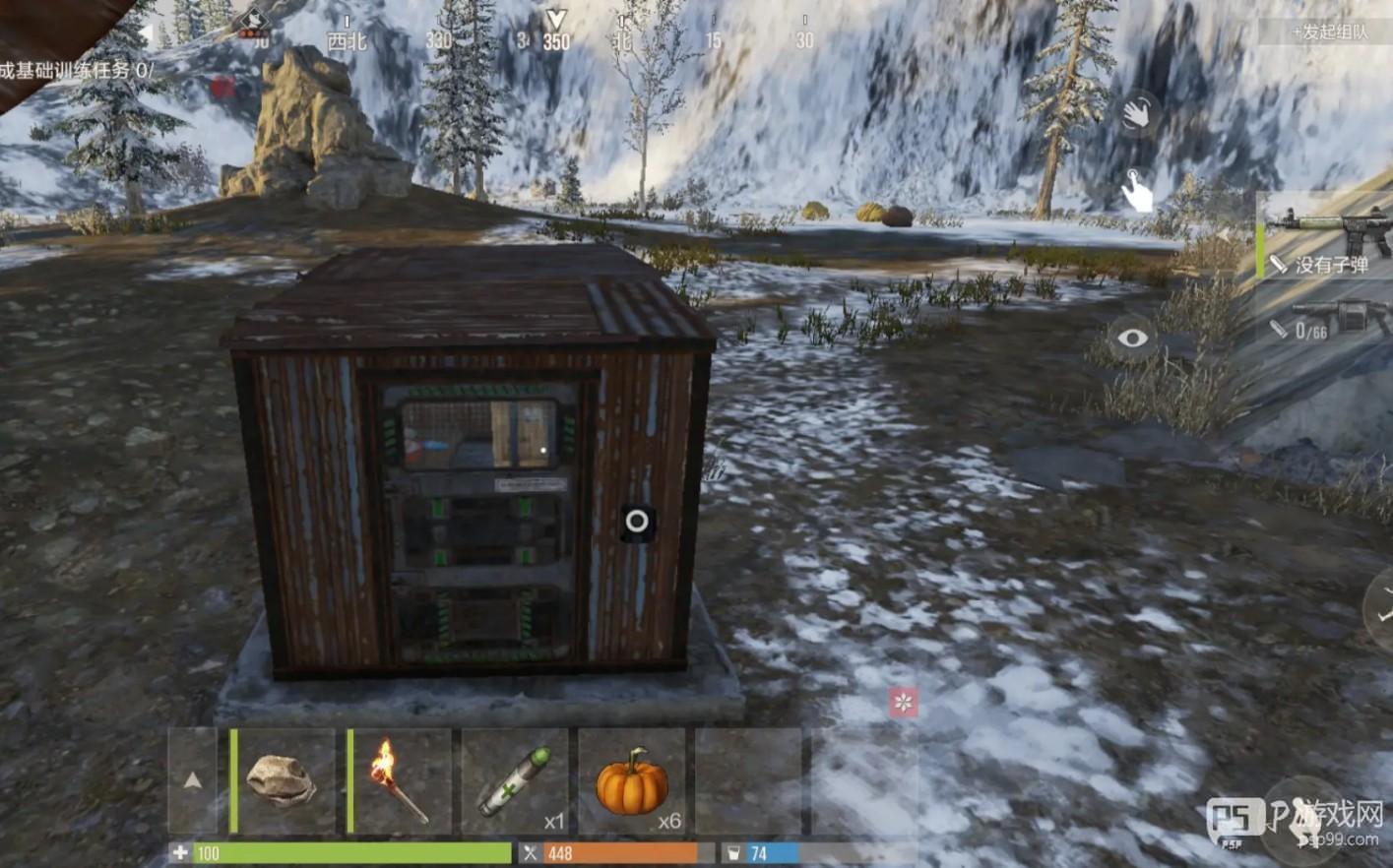Toggle the eye free-look button
The image size is (1393, 868).
click(1132, 339)
